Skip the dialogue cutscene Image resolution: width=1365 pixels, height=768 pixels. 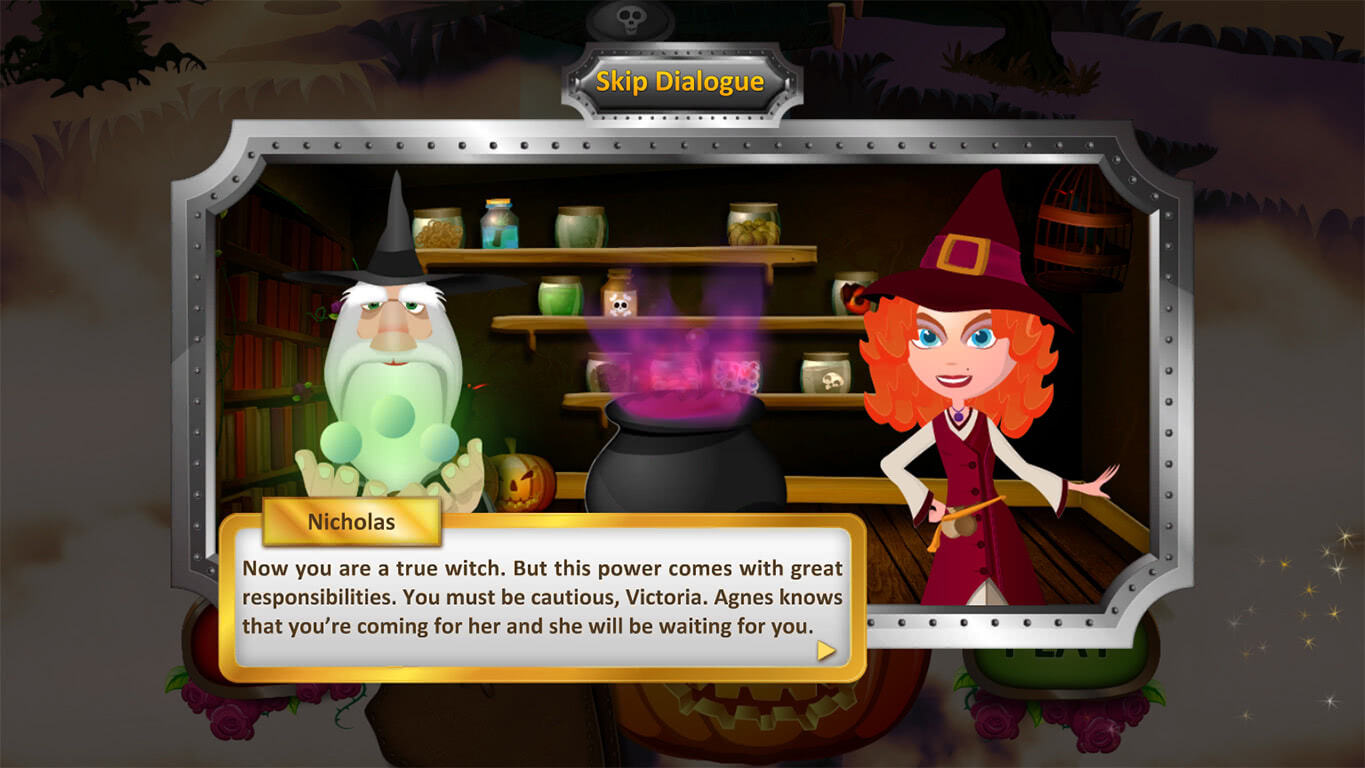[681, 82]
